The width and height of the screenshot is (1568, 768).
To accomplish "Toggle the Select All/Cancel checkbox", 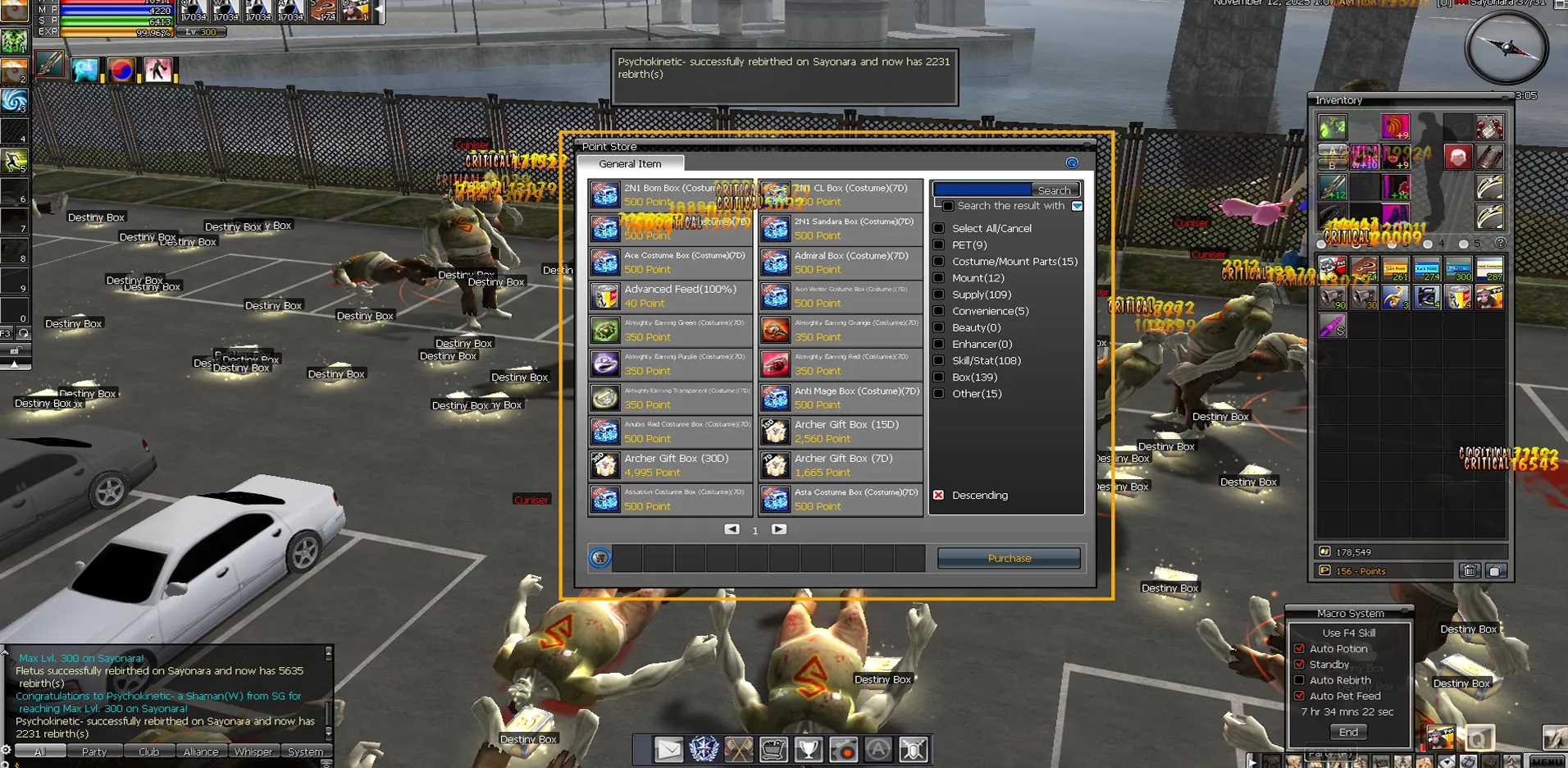I will tap(939, 229).
